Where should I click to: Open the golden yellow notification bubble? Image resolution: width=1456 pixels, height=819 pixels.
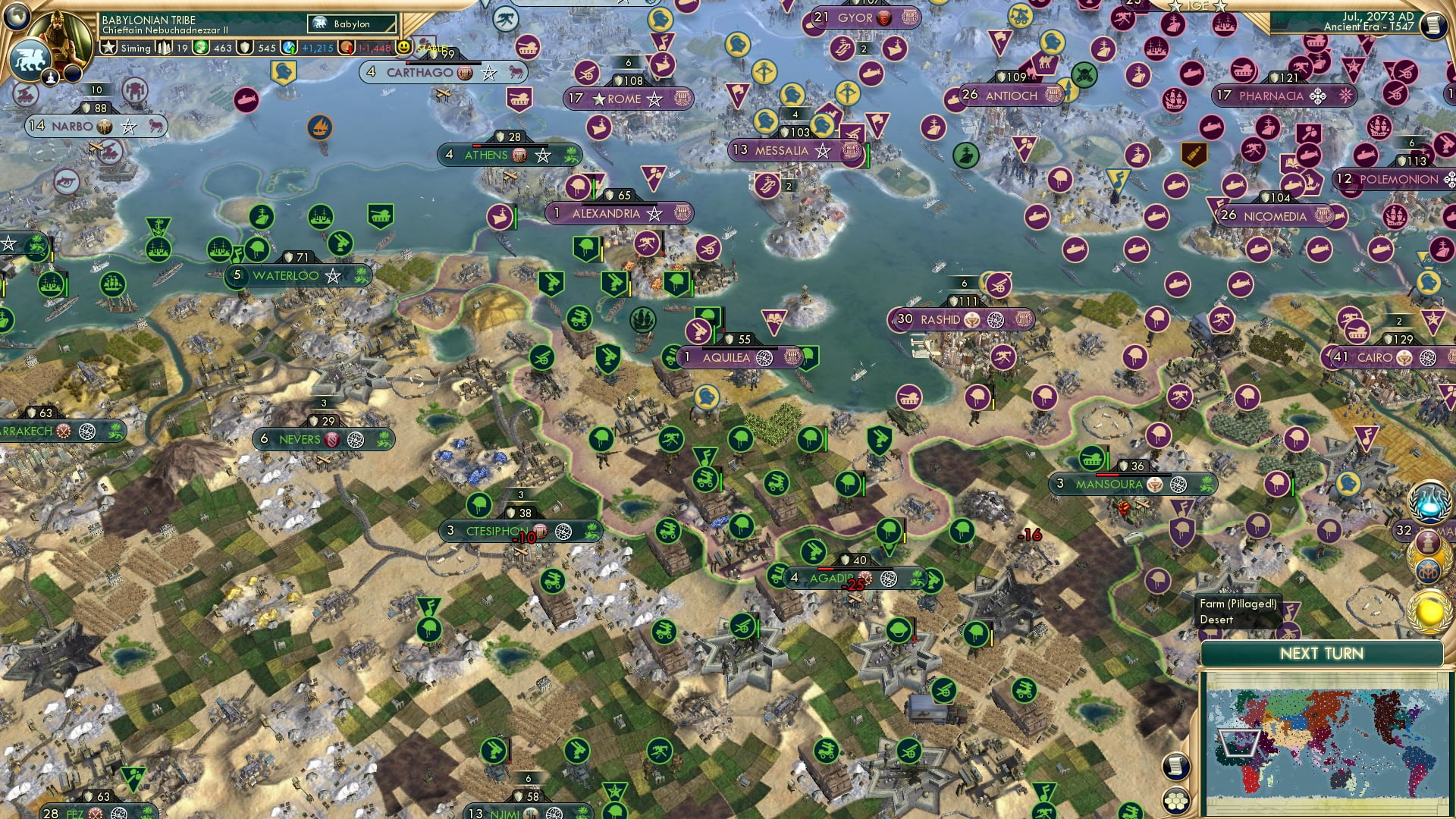pyautogui.click(x=1429, y=610)
